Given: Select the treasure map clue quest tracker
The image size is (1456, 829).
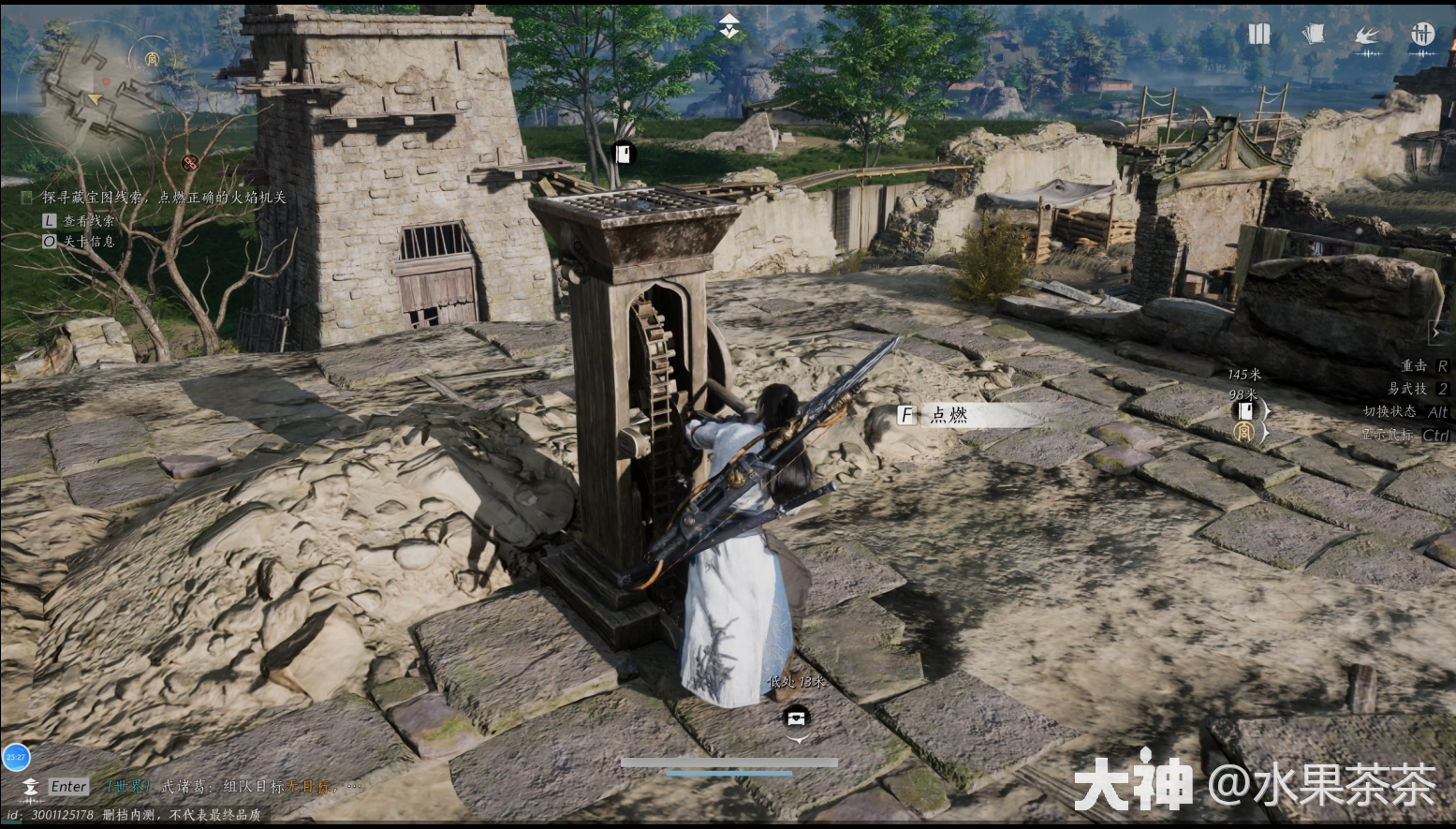Looking at the screenshot, I should pos(164,198).
